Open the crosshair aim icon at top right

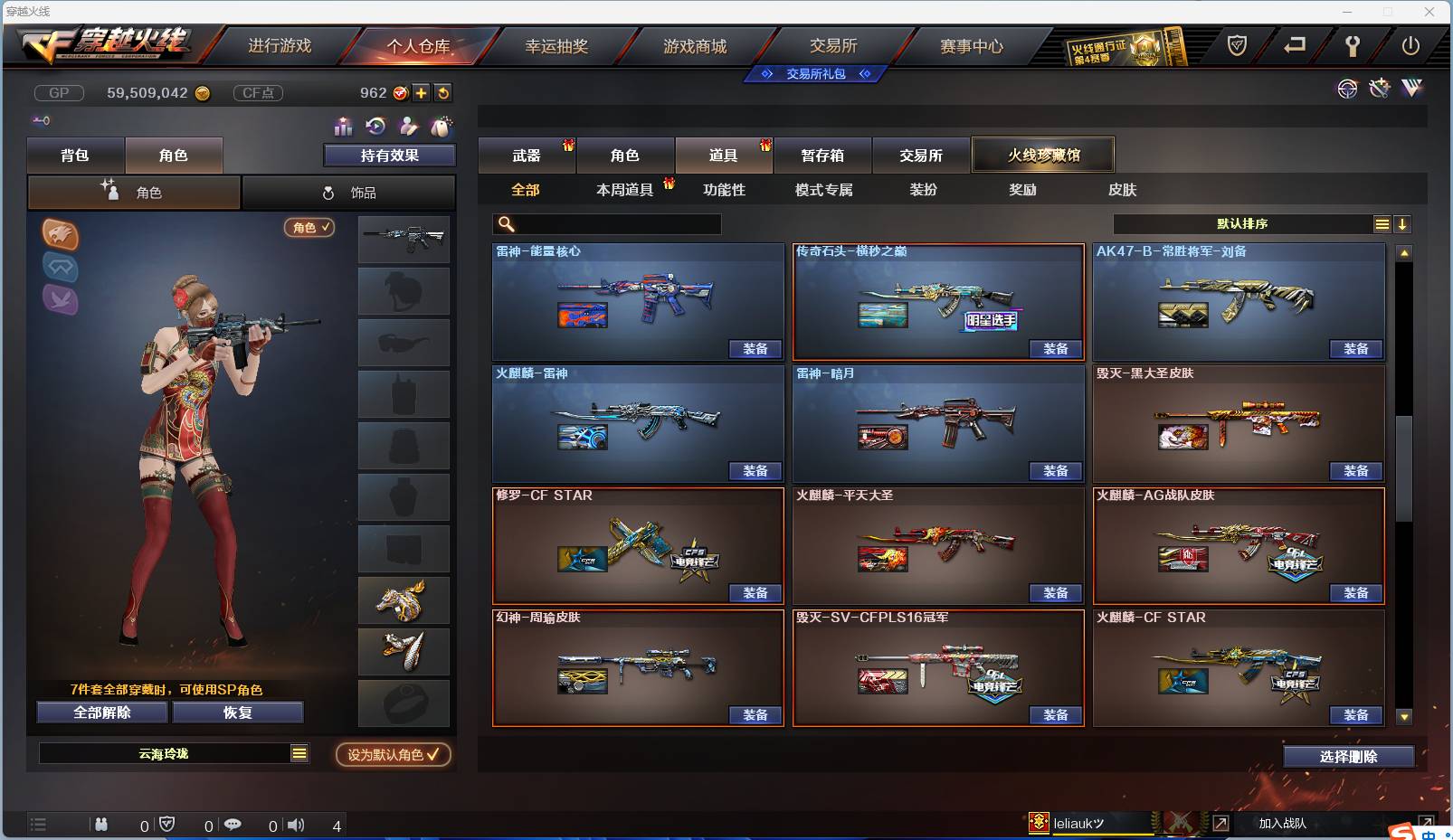1348,90
